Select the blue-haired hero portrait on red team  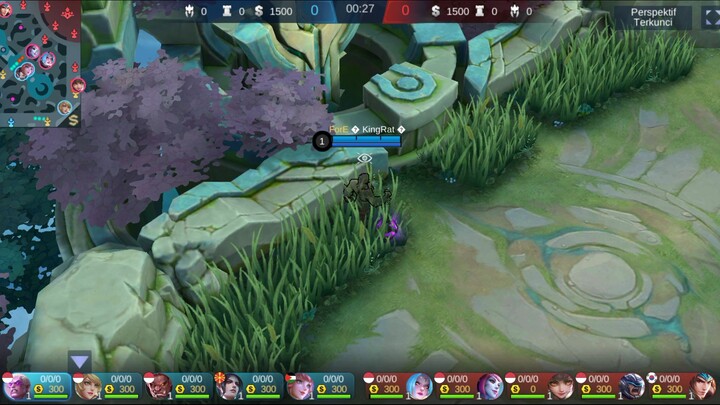[x=420, y=386]
